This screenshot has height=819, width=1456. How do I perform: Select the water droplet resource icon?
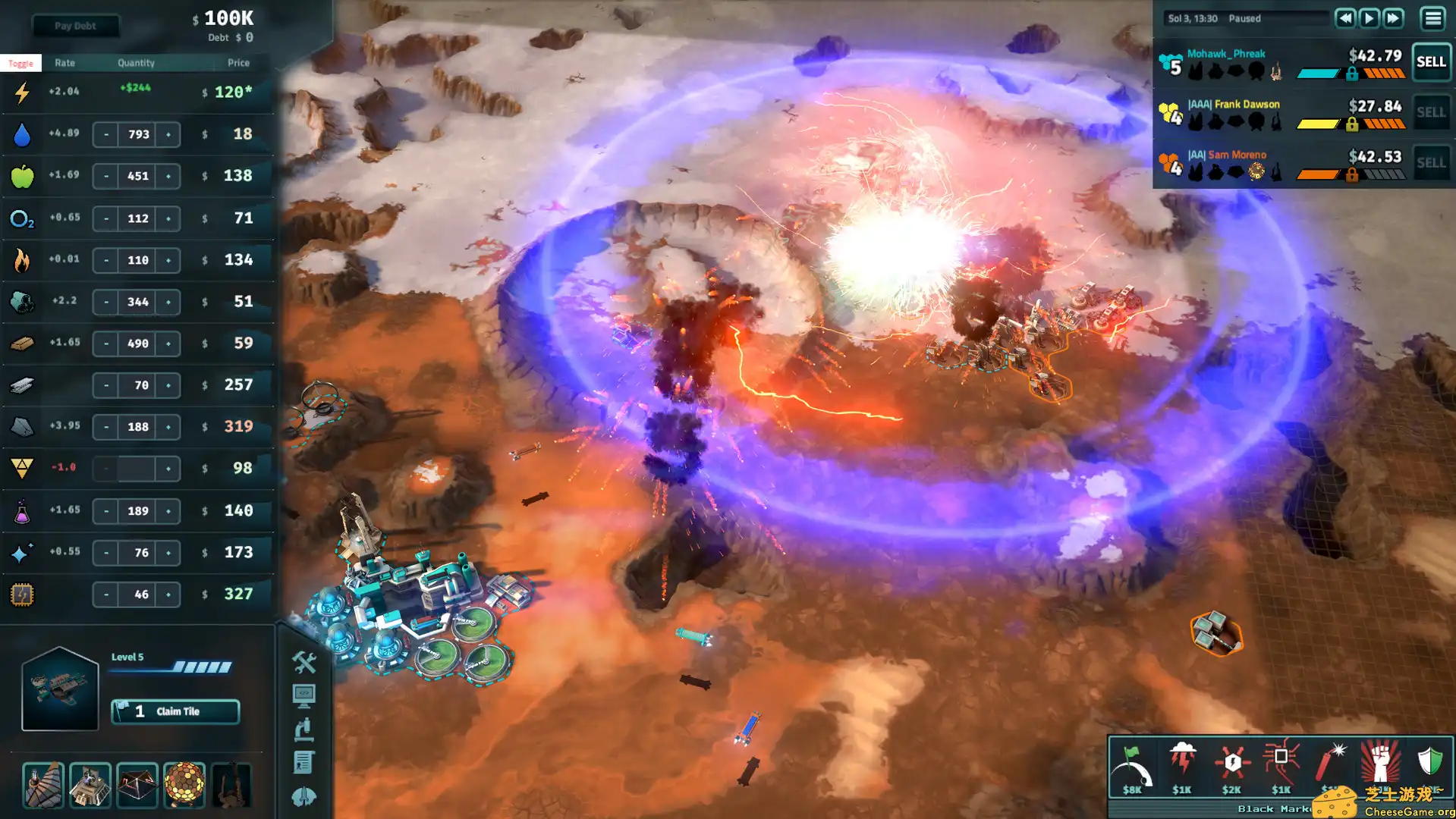tap(23, 133)
